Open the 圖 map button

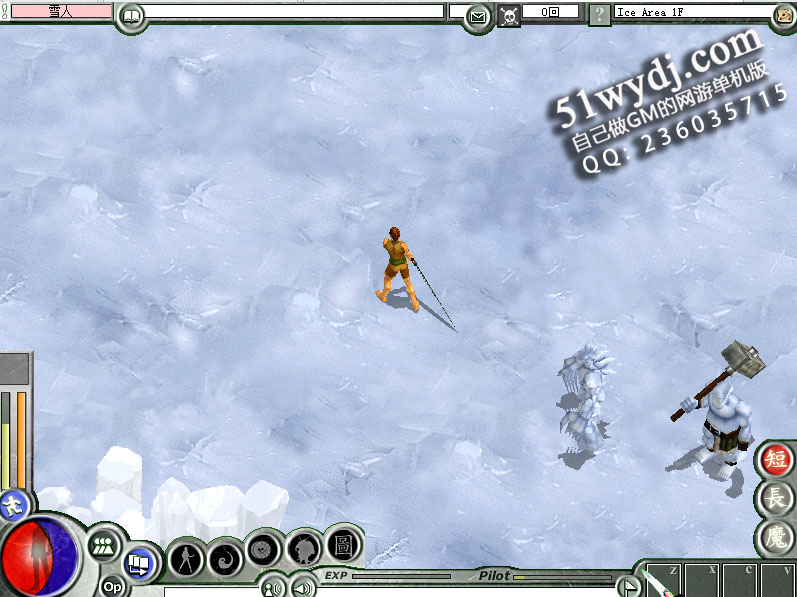pyautogui.click(x=342, y=541)
